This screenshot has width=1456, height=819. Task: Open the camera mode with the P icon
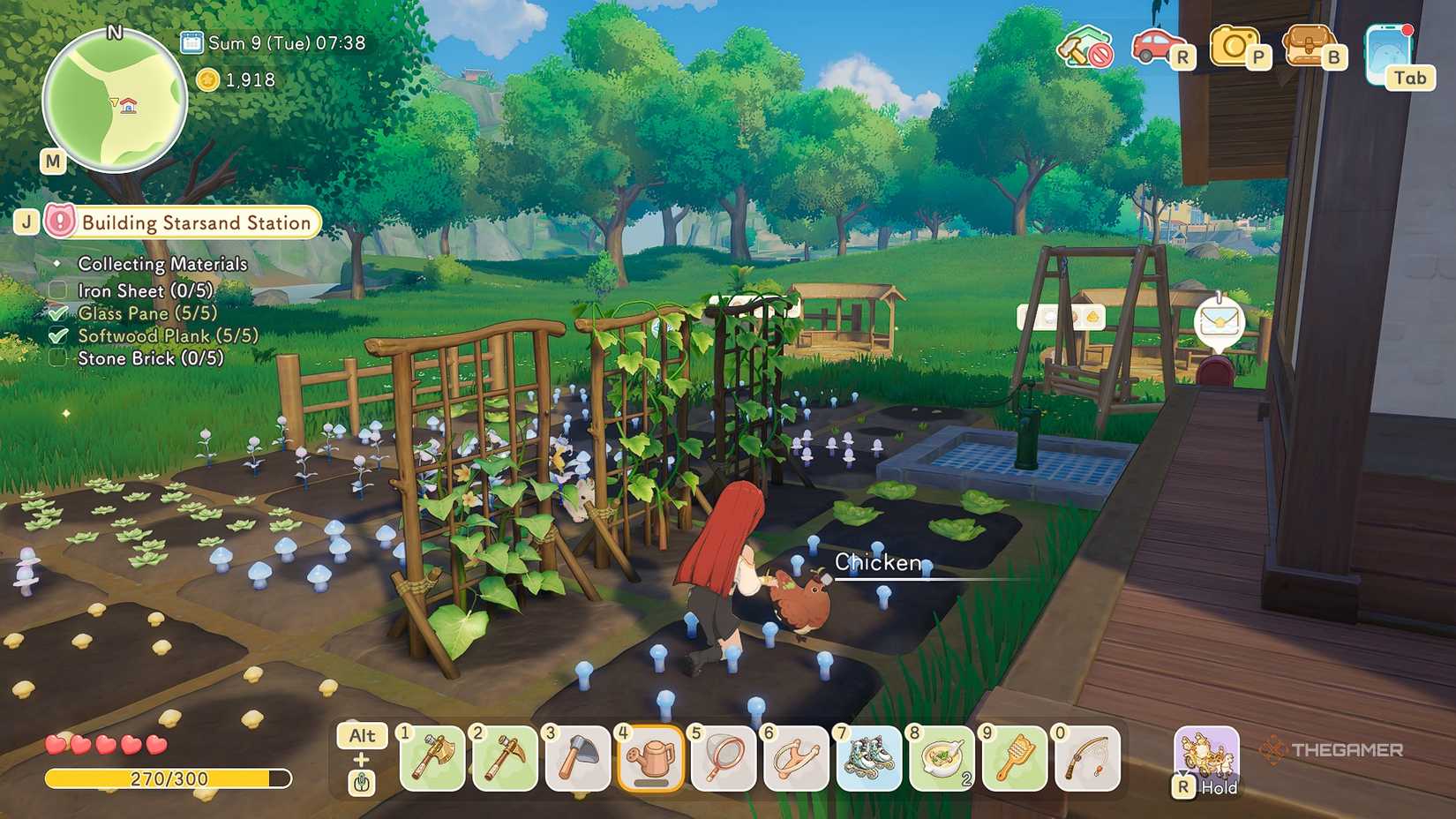[x=1235, y=44]
